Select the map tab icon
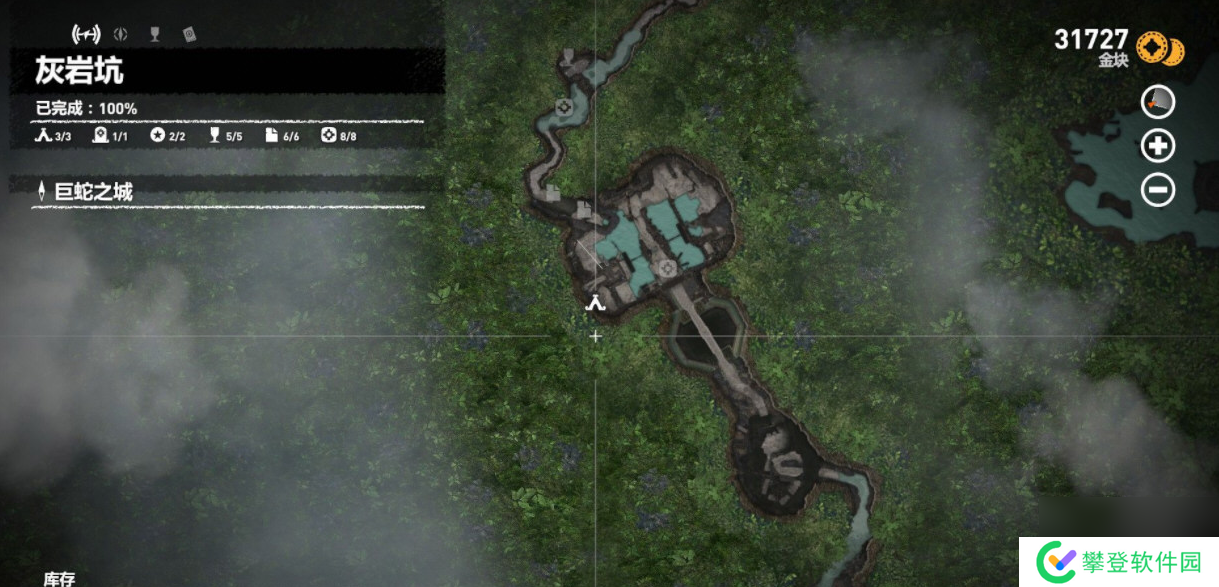Viewport: 1219px width, 587px height. (x=86, y=34)
